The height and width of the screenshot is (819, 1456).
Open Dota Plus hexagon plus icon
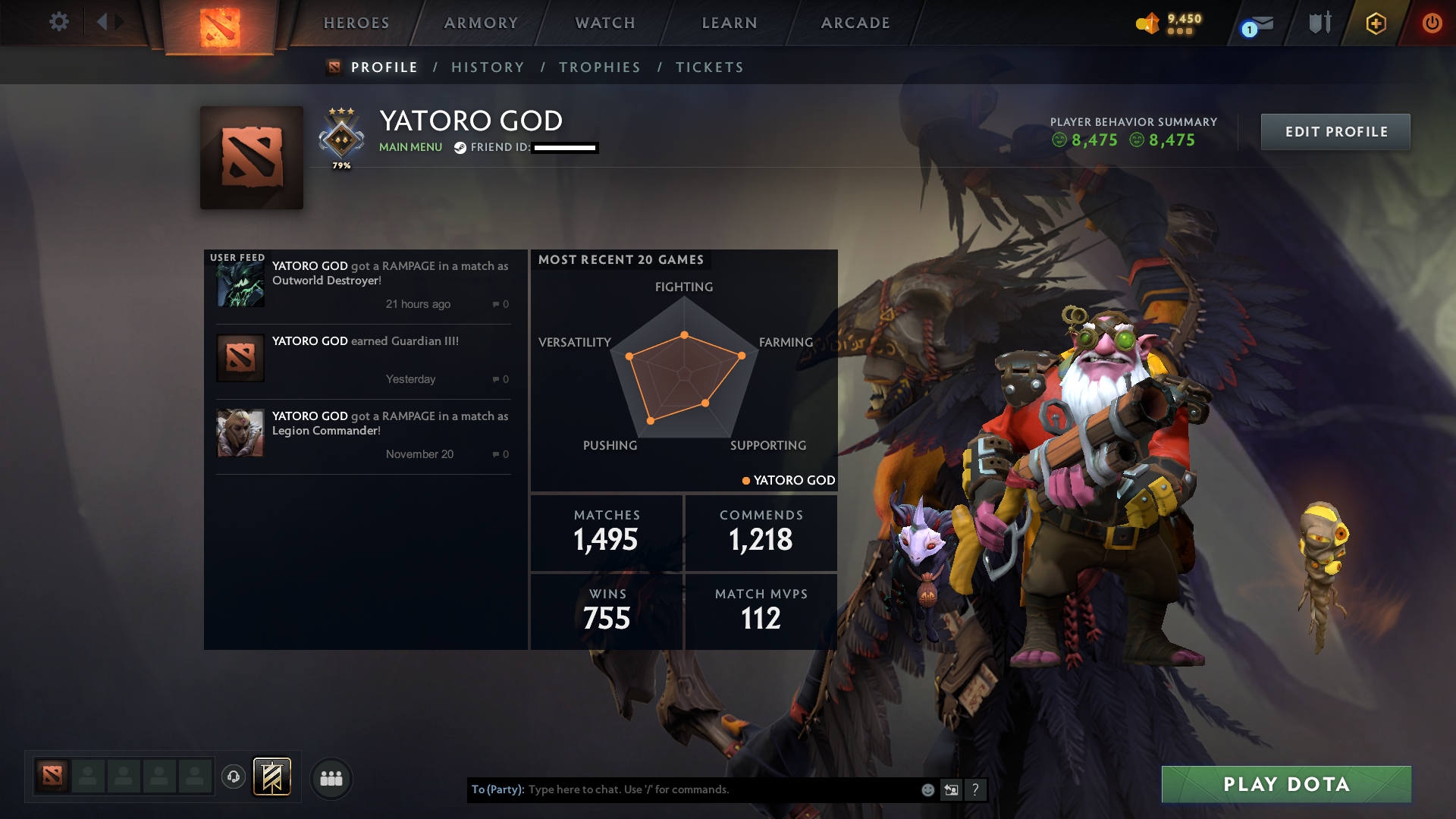tap(1375, 23)
